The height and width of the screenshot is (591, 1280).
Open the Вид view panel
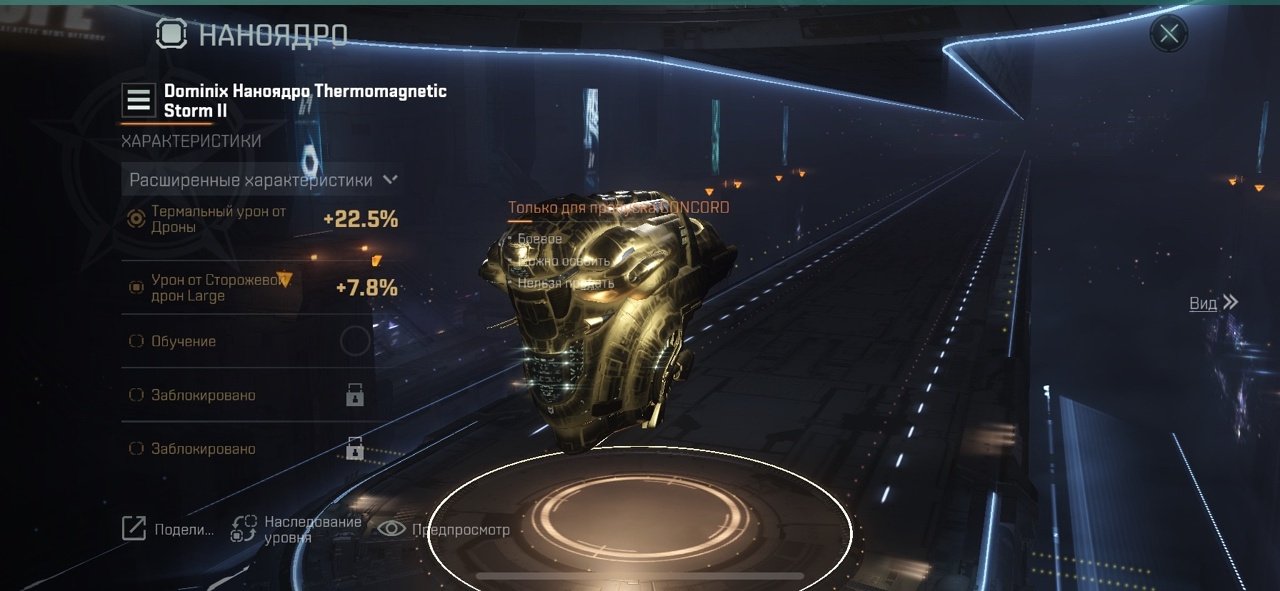(1213, 303)
